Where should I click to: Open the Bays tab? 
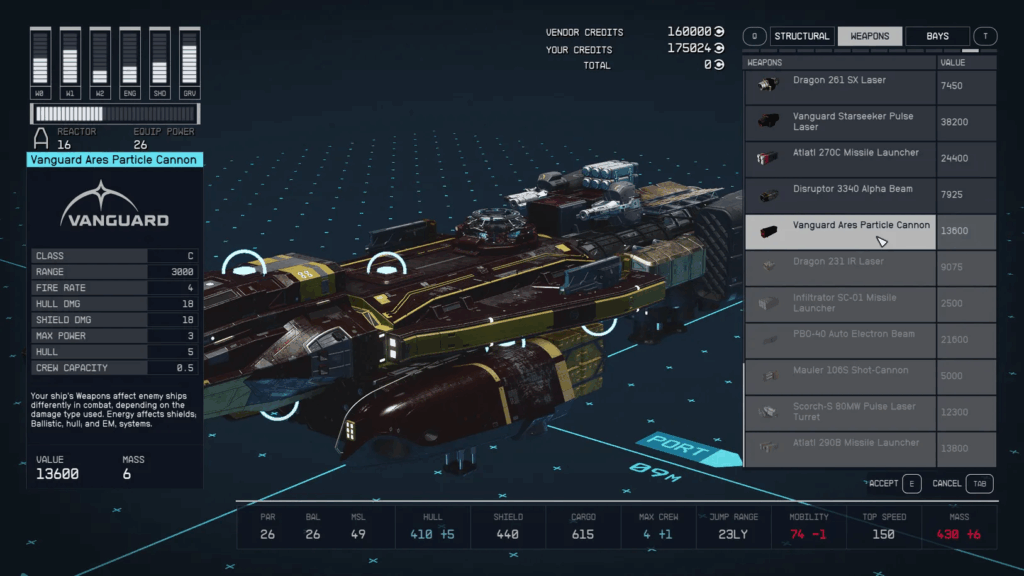click(937, 37)
